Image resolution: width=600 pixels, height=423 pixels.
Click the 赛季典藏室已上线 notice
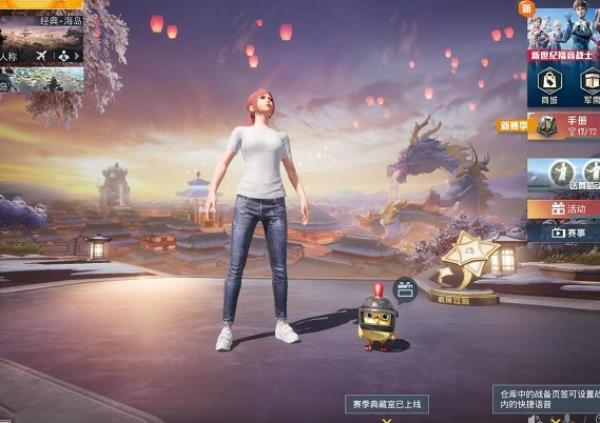pyautogui.click(x=387, y=404)
